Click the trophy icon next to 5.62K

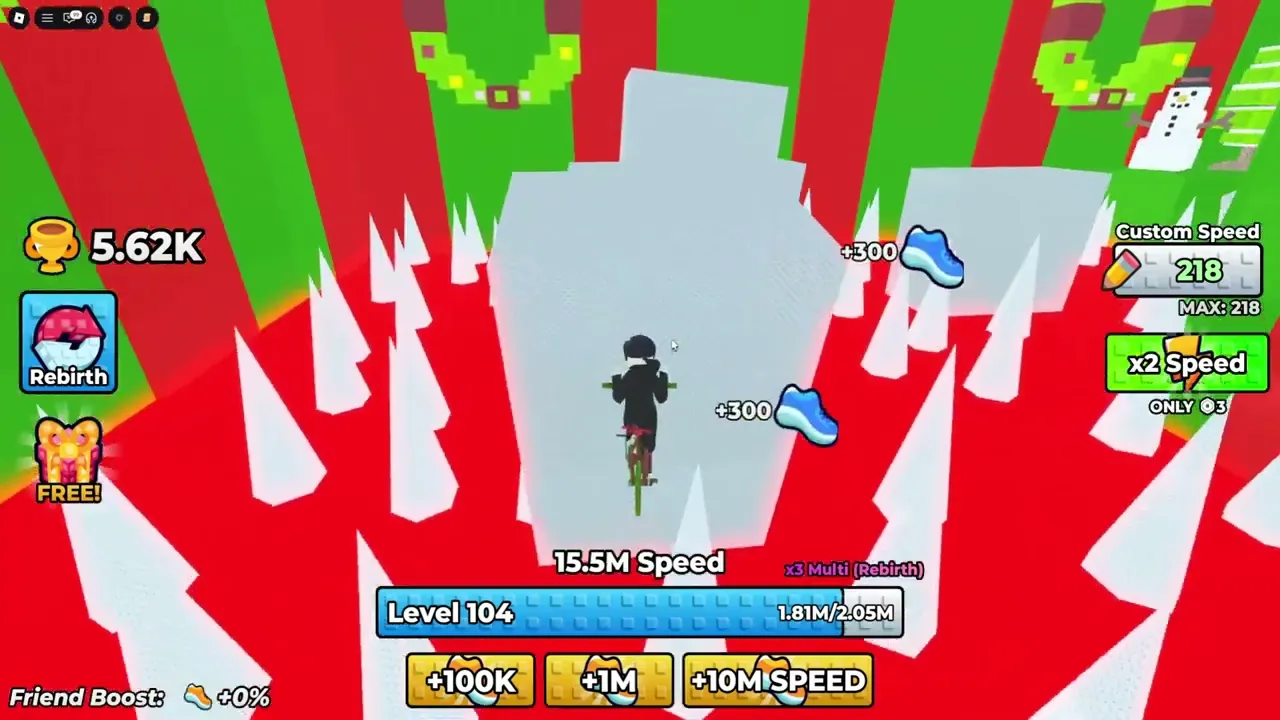tap(52, 245)
